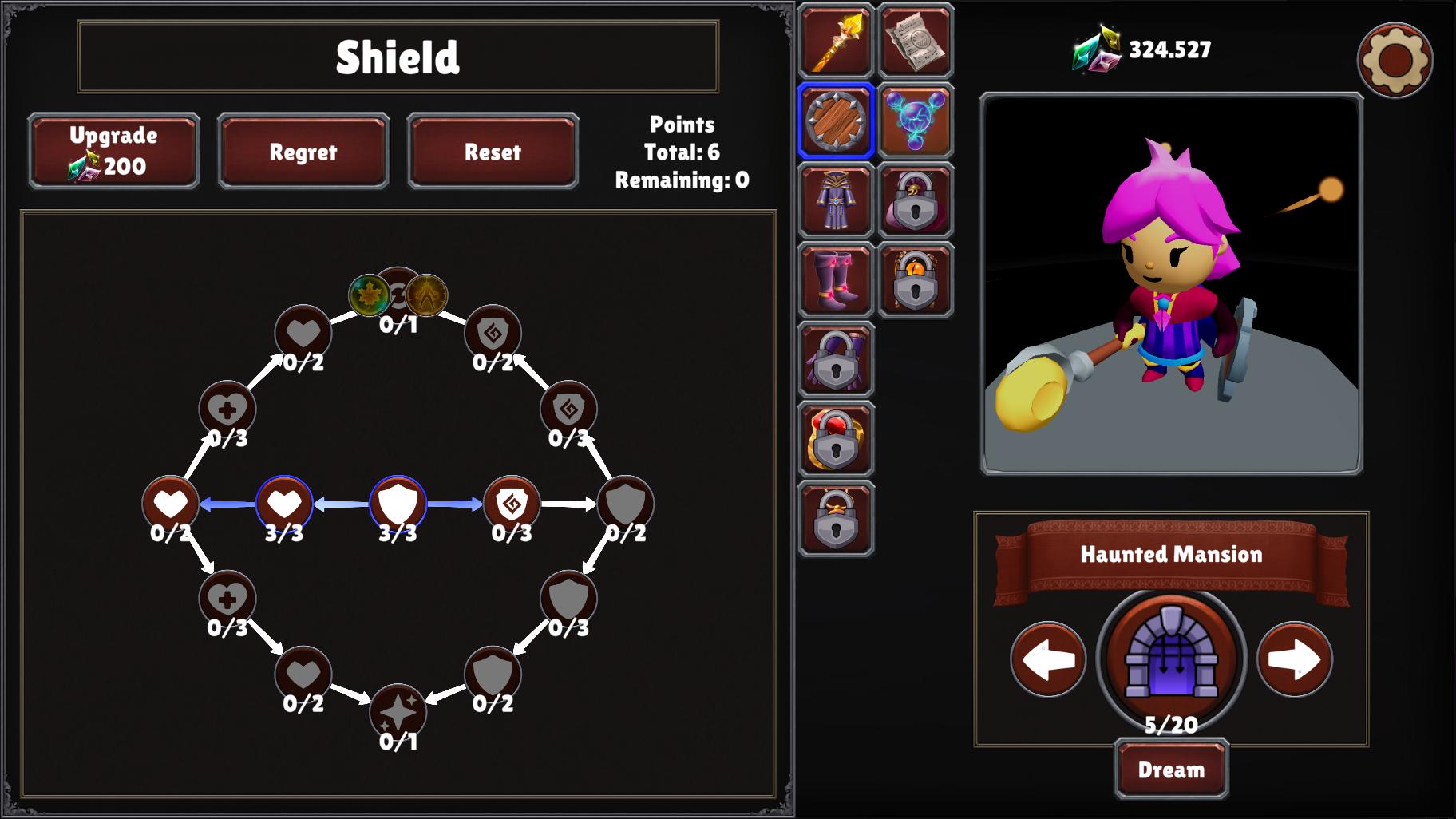1456x819 pixels.
Task: Select the boots equipment slot
Action: 835,279
